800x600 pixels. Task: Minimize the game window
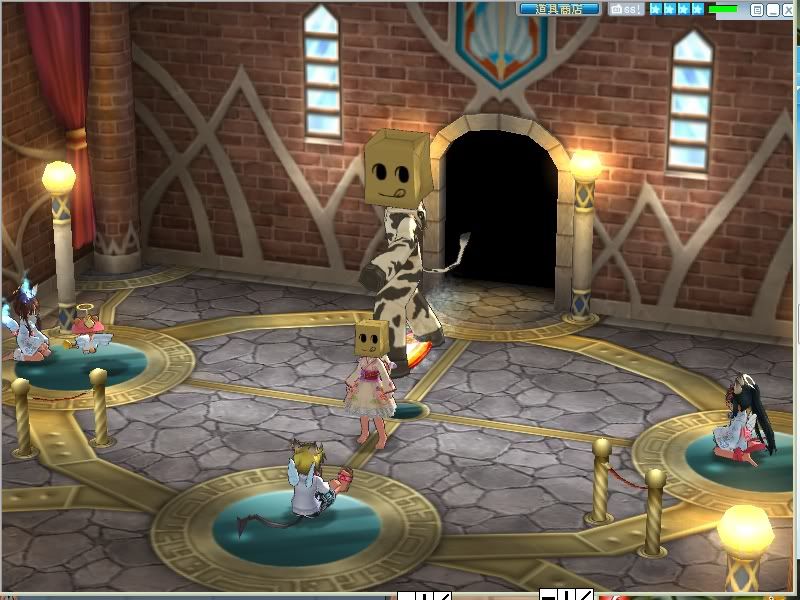pyautogui.click(x=772, y=10)
